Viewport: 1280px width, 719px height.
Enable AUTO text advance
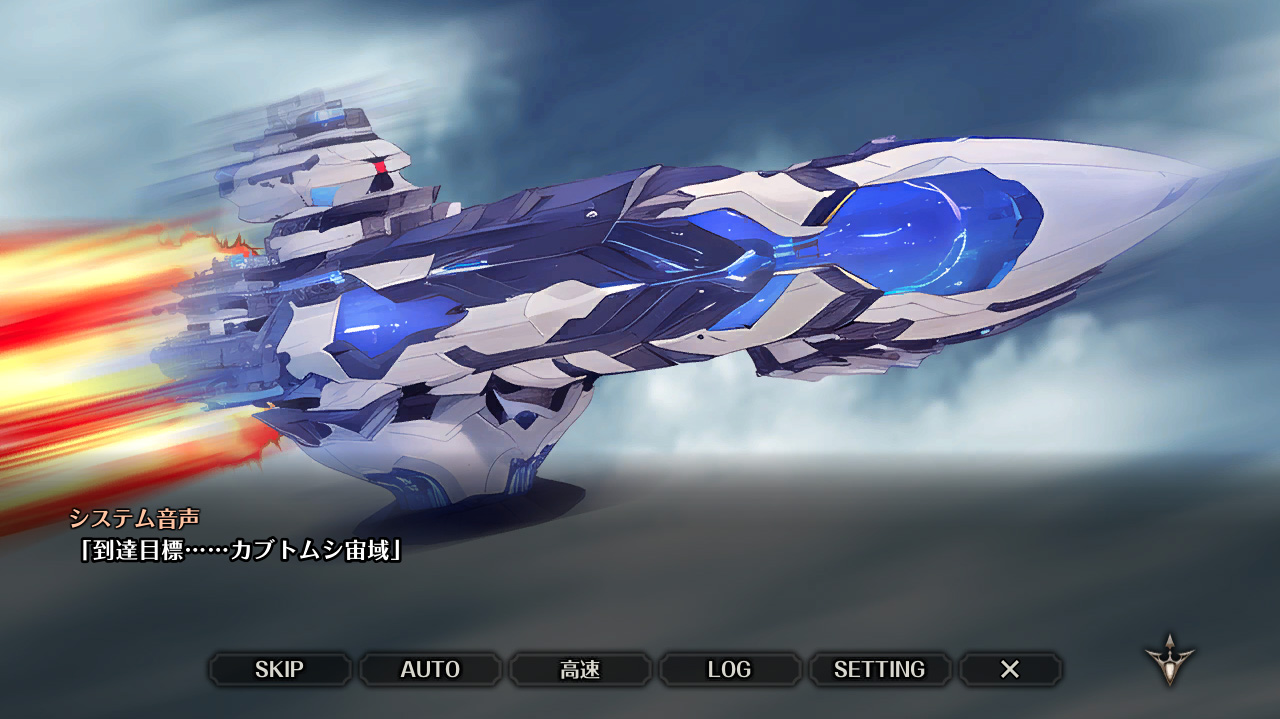pos(430,669)
